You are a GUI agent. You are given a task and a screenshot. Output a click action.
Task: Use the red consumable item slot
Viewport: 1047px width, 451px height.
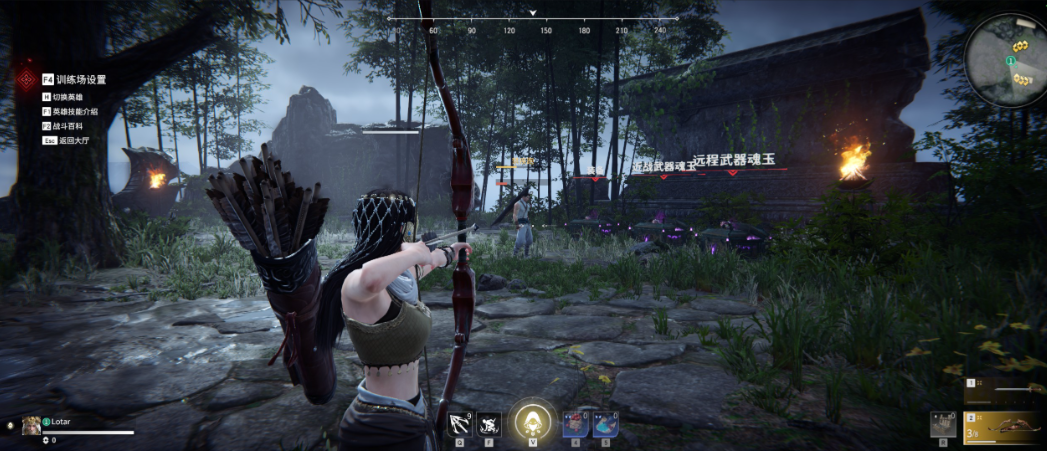tap(574, 424)
